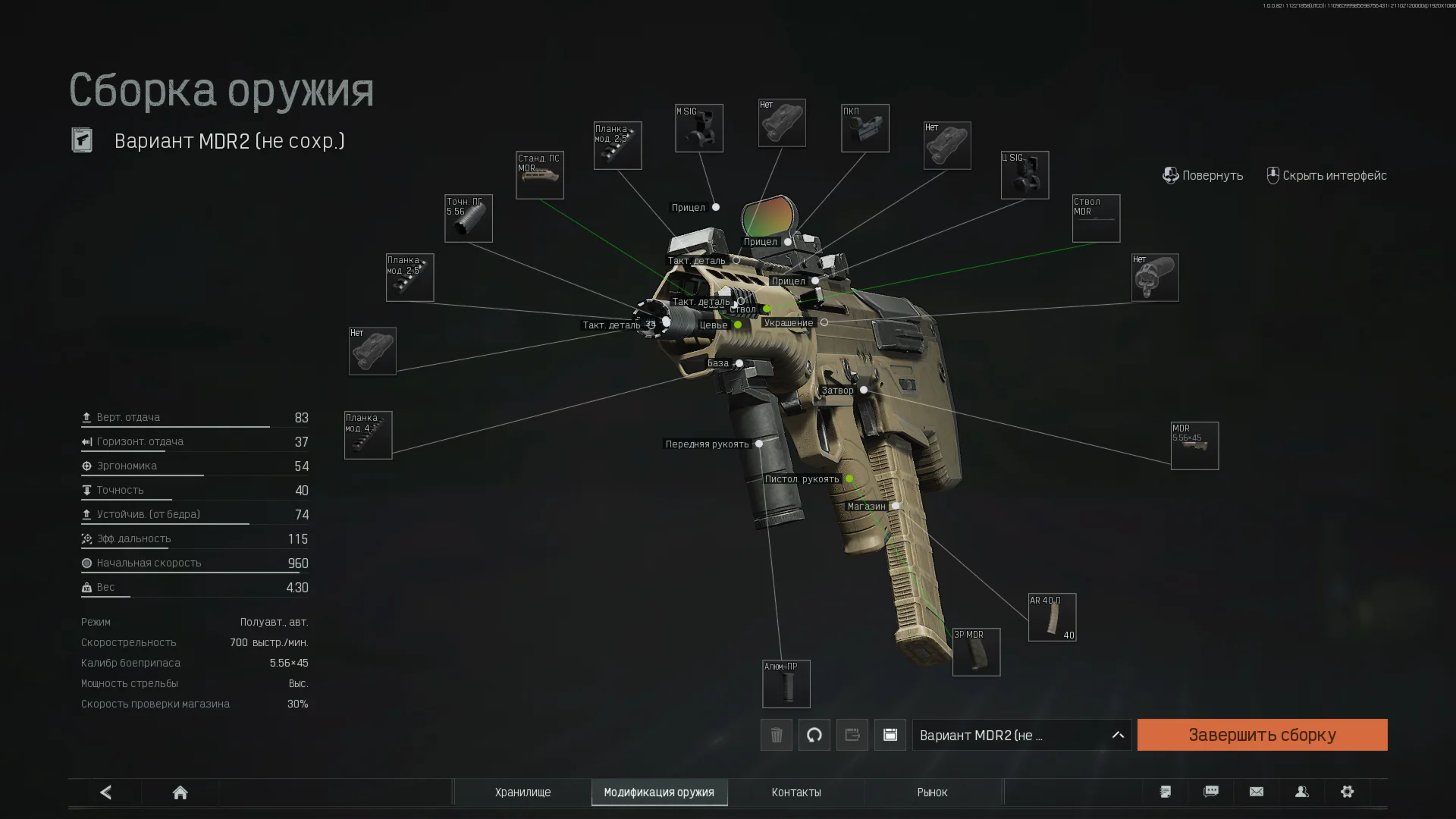Image resolution: width=1456 pixels, height=819 pixels.
Task: Choose the MDR 5.56×45 receiver slot
Action: pos(1194,446)
